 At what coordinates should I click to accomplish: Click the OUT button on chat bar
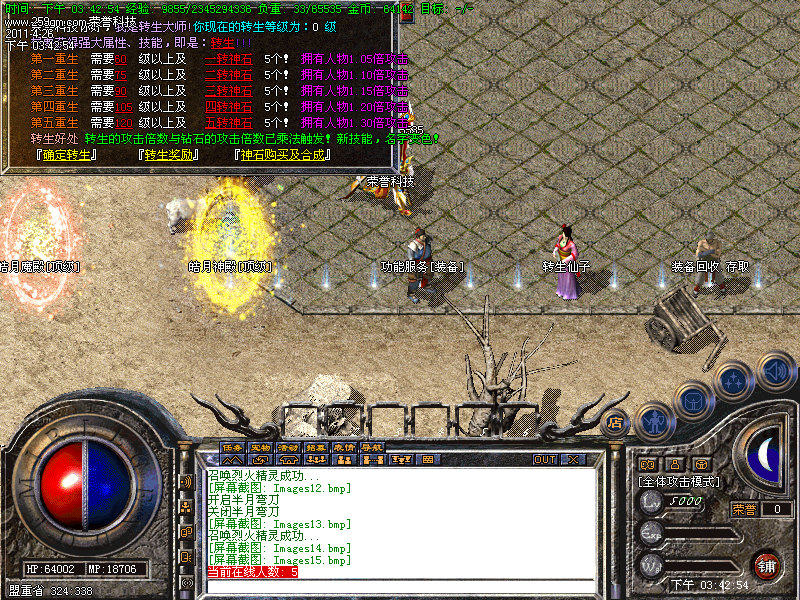click(x=545, y=460)
